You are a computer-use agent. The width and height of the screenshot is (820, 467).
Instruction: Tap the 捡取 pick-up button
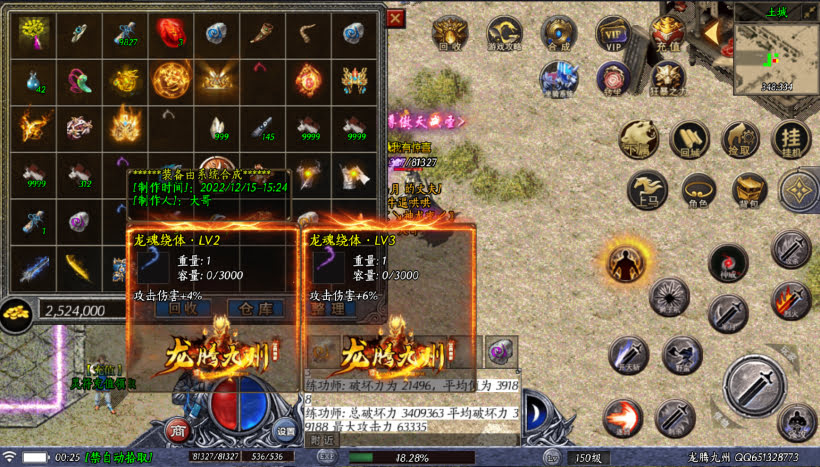tap(741, 140)
